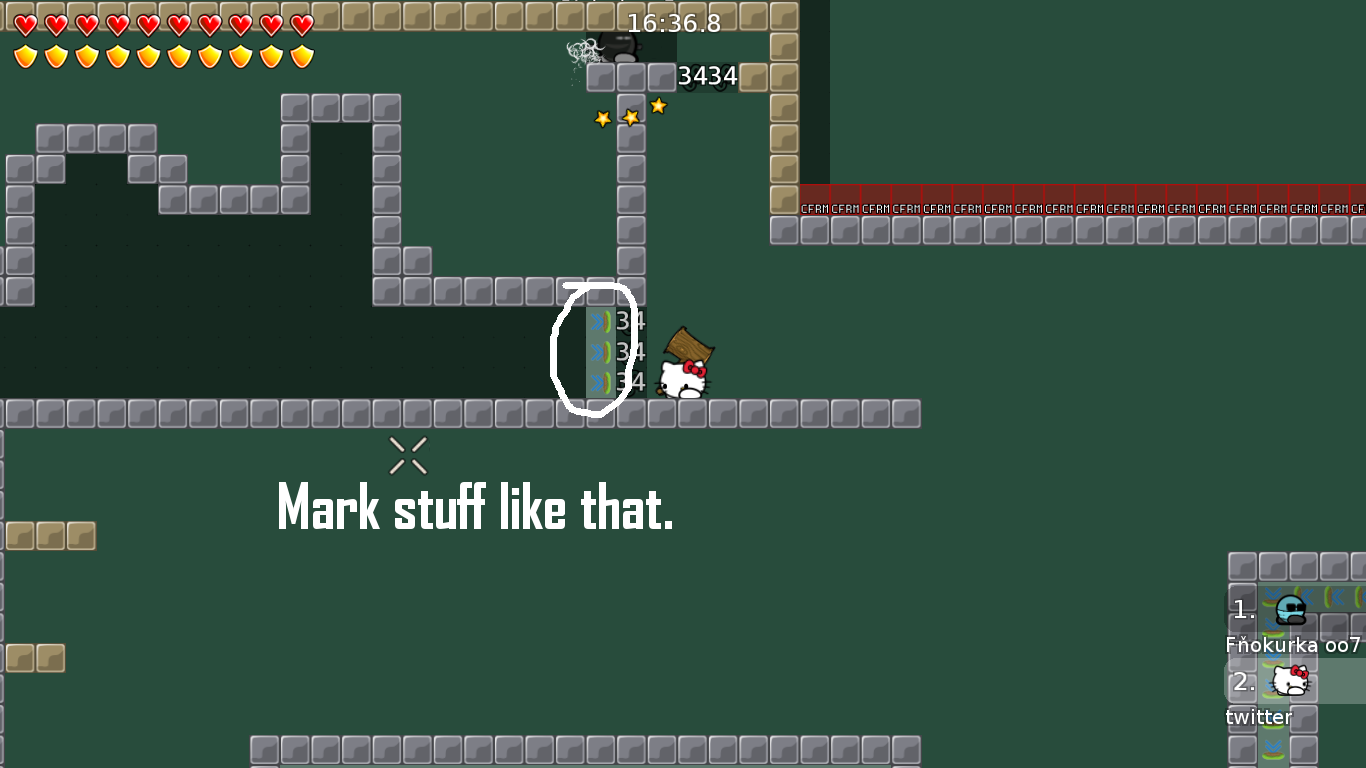Select player Fňokurka oo7 in the ranking

point(1292,625)
